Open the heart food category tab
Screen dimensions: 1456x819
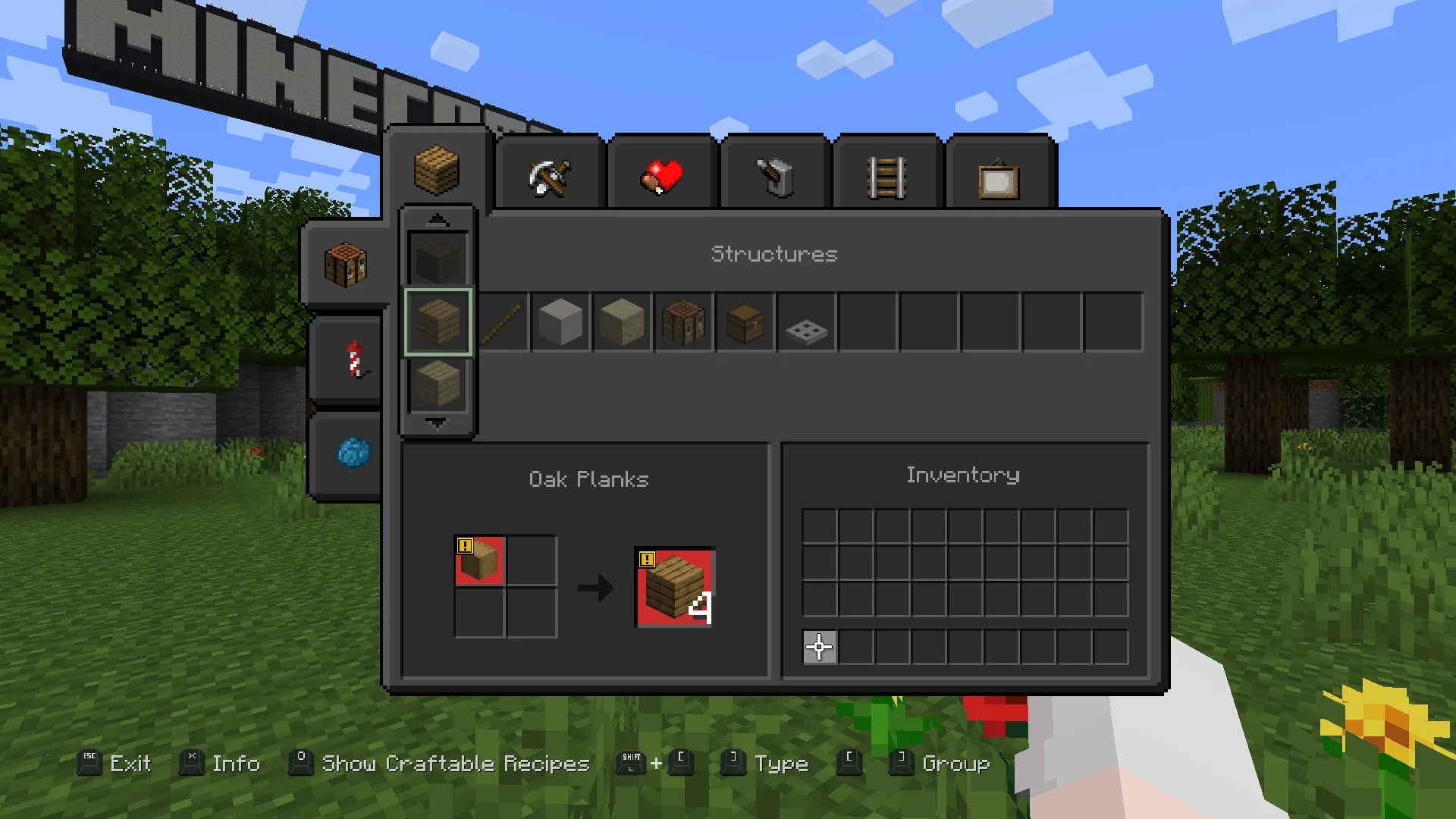tap(661, 174)
